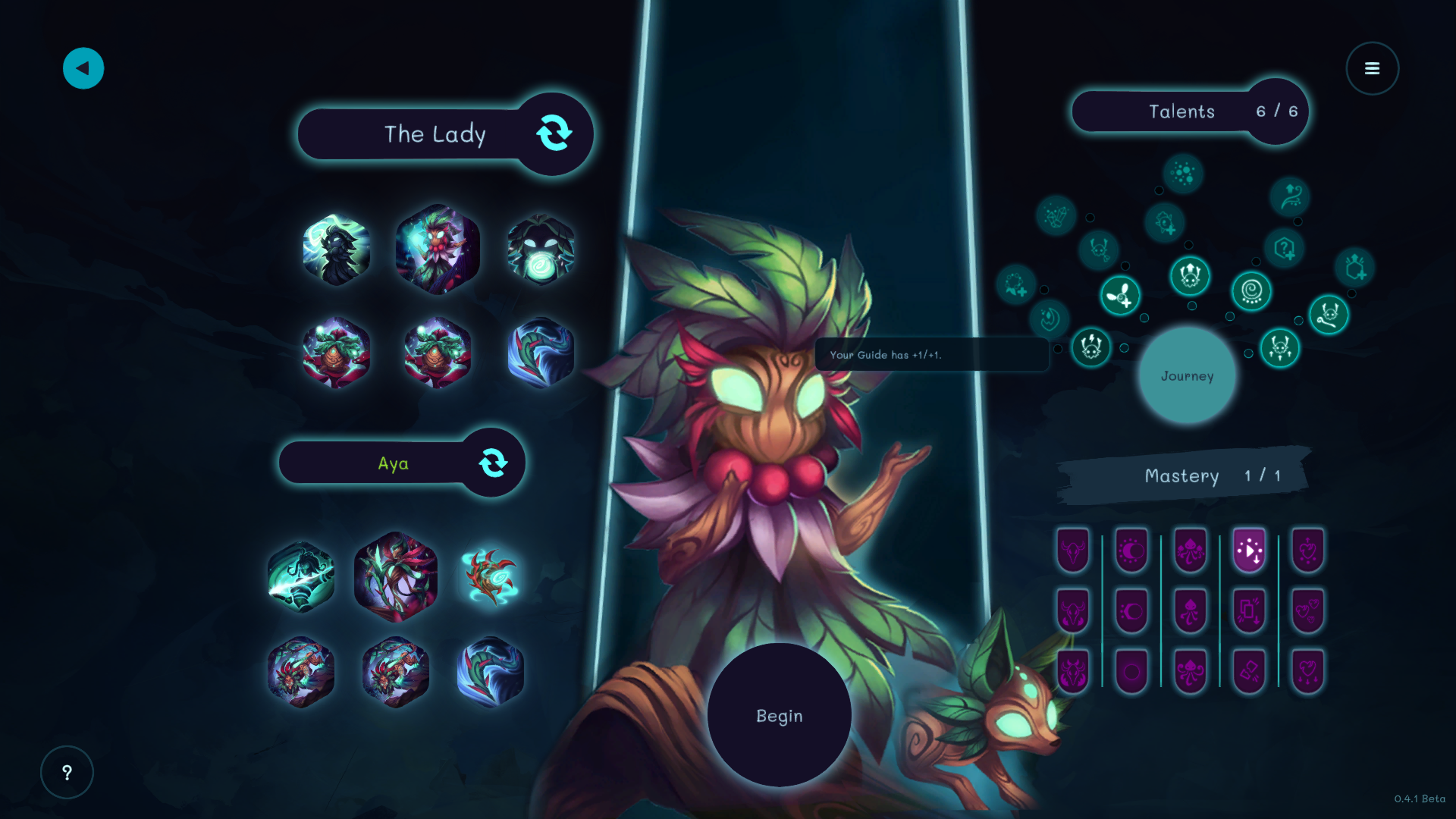Select the sprout-with-plus talent icon
Image resolution: width=1456 pixels, height=819 pixels.
pyautogui.click(x=1120, y=296)
